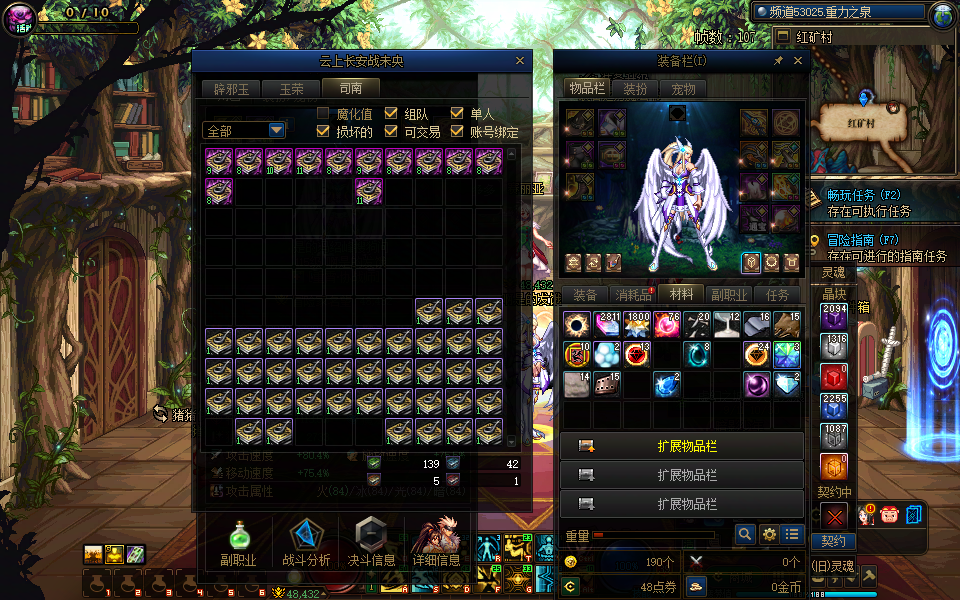Viewport: 960px width, 600px height.
Task: Open the 玉荣 tab
Action: tap(291, 89)
